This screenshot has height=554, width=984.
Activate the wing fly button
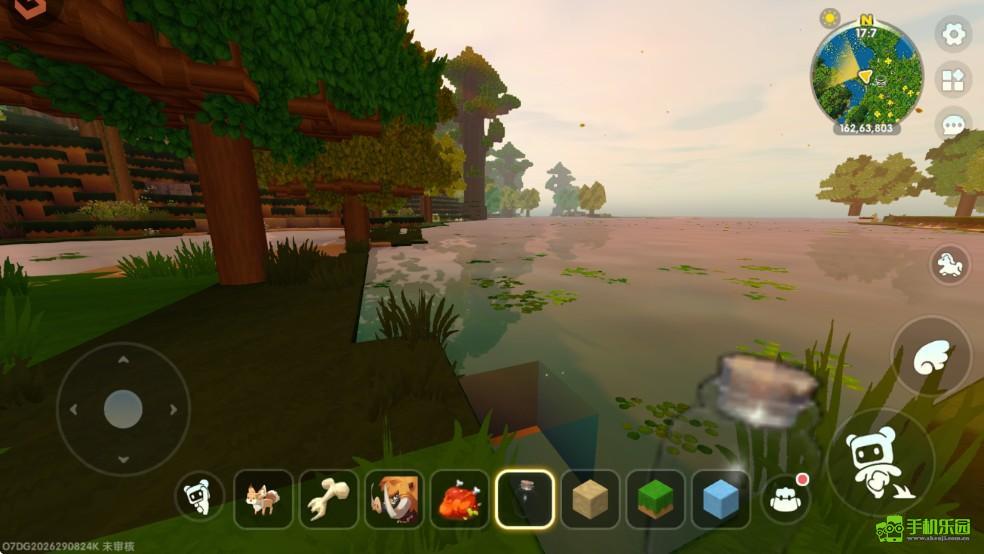click(x=931, y=356)
